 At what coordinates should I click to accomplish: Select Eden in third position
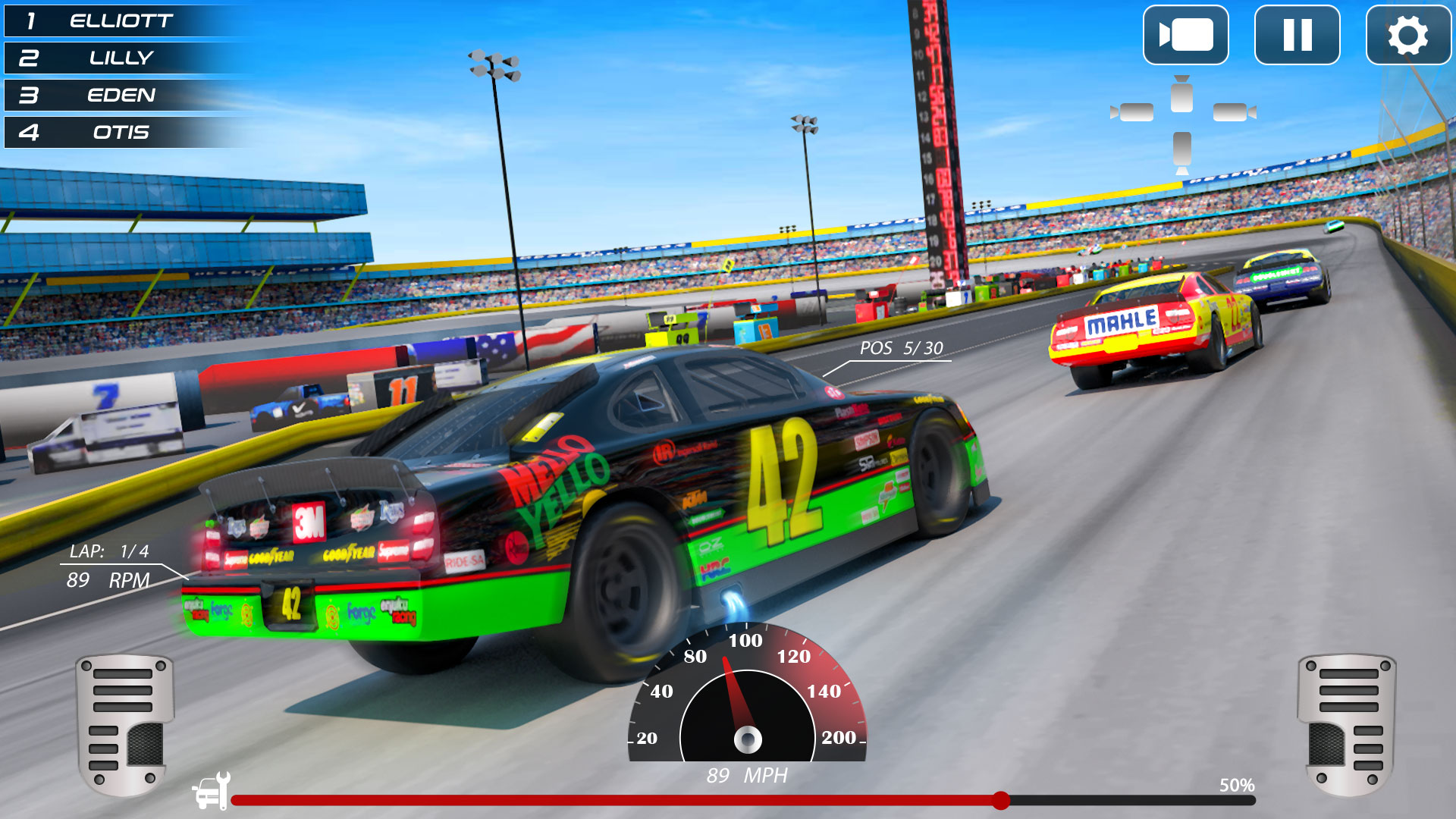click(x=121, y=96)
